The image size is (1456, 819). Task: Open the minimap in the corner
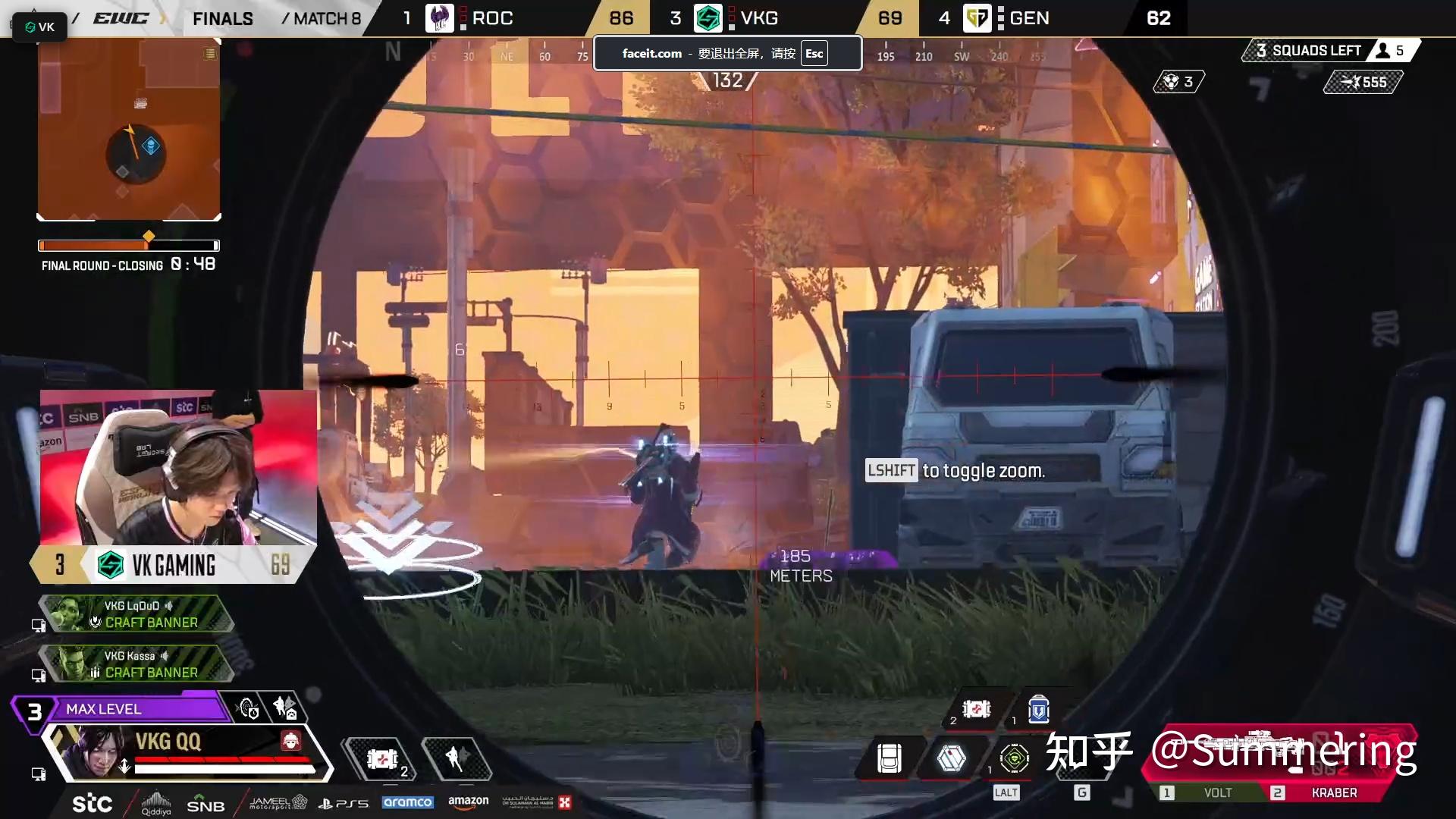pyautogui.click(x=129, y=130)
